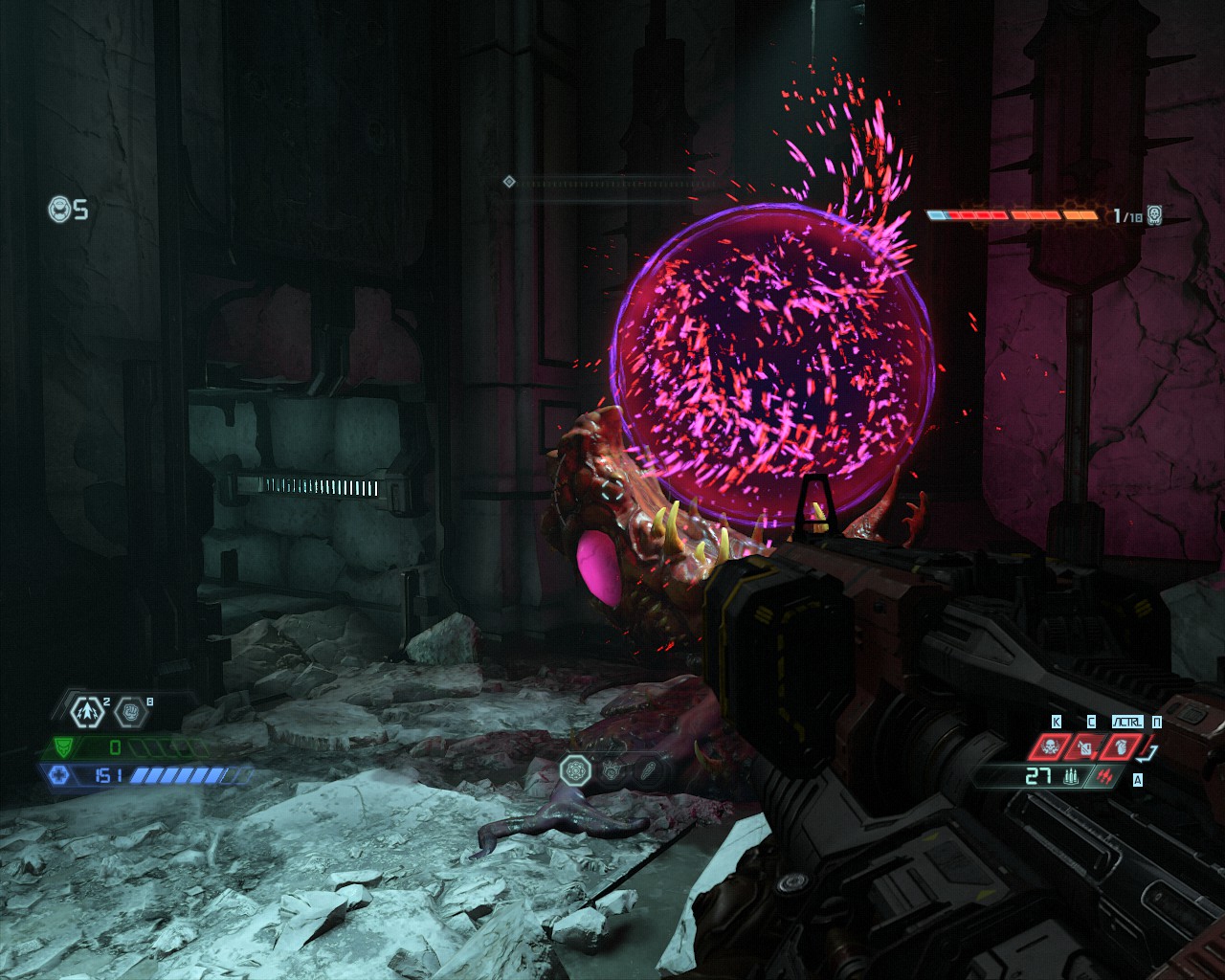1225x980 pixels.
Task: Select the flaming skull rune icon
Action: [611, 768]
